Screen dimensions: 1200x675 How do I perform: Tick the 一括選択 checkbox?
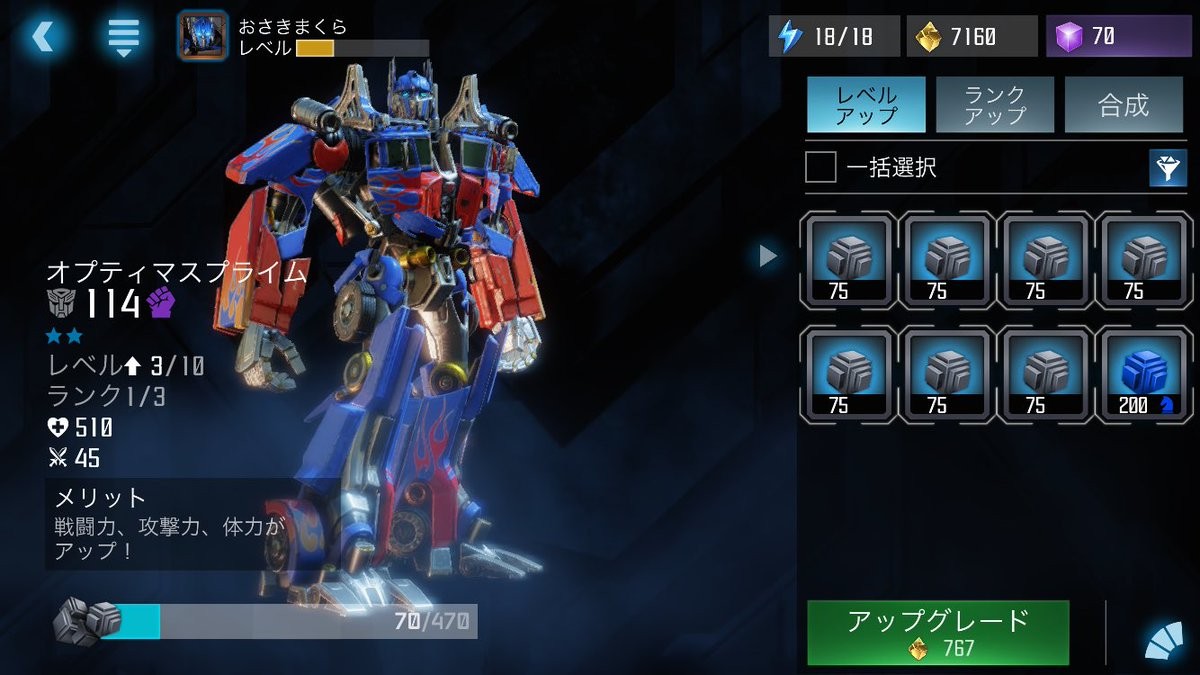tap(821, 168)
